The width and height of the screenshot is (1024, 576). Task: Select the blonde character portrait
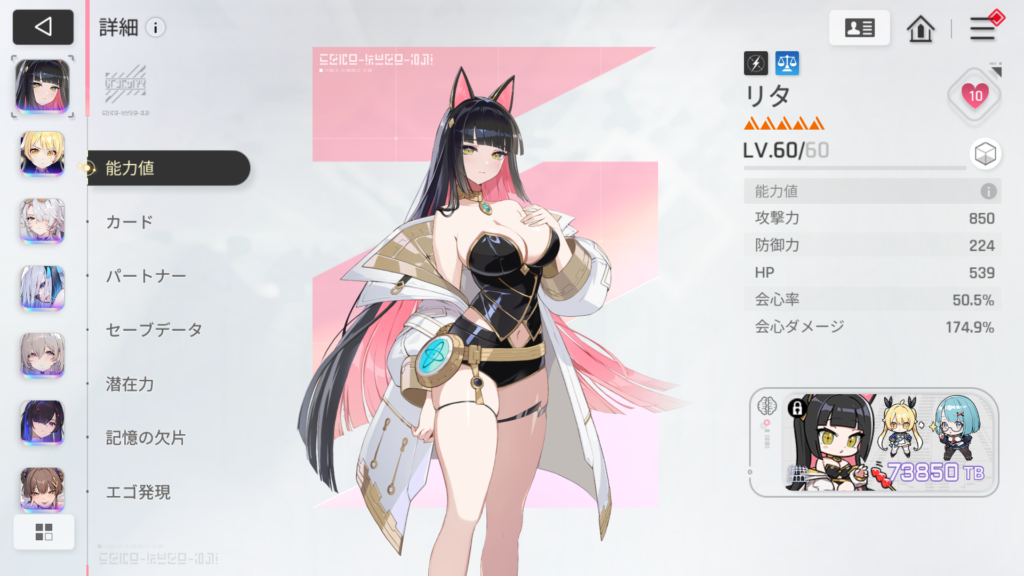pos(43,153)
